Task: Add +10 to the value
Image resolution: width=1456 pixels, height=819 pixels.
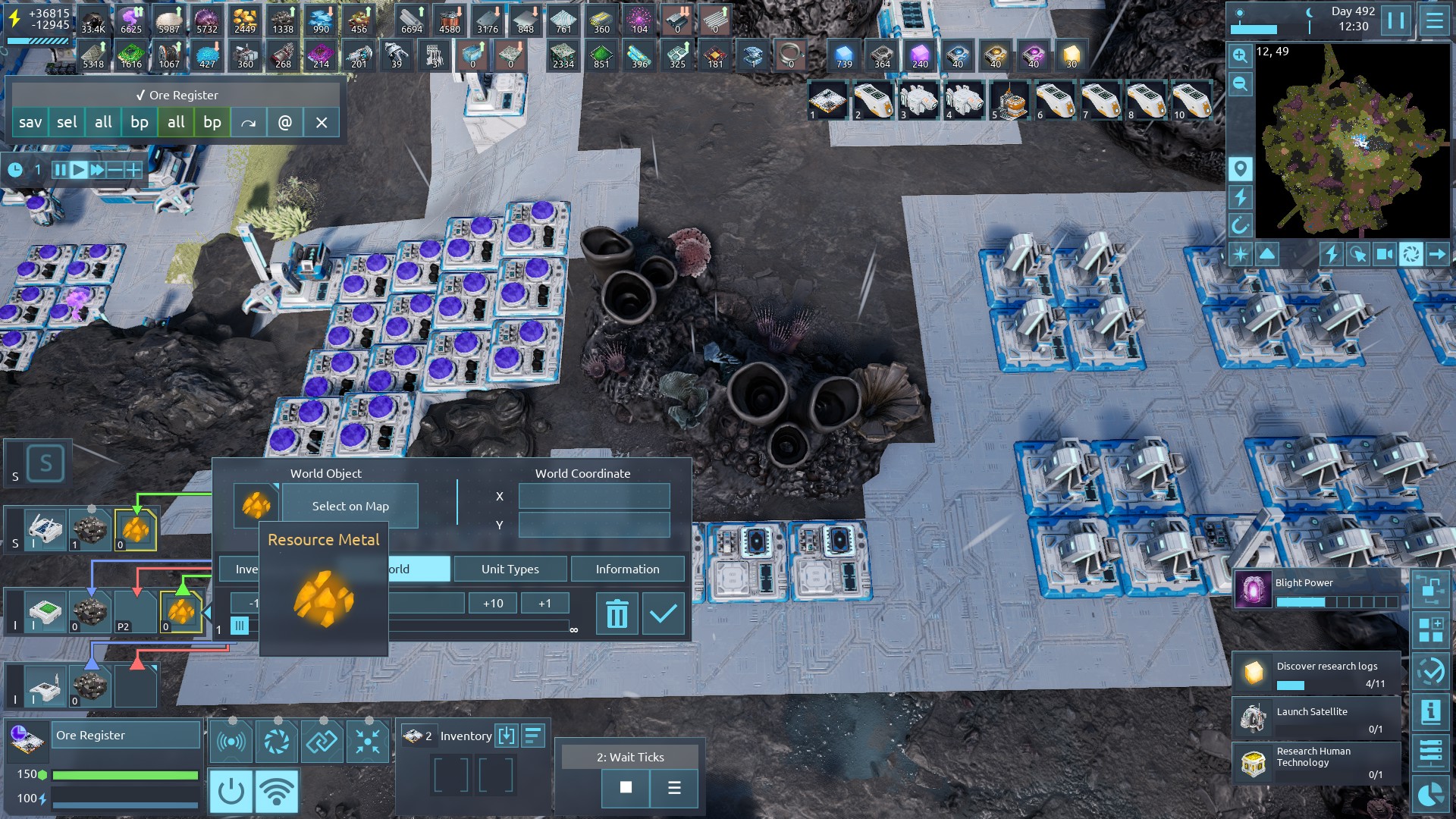Action: (493, 603)
